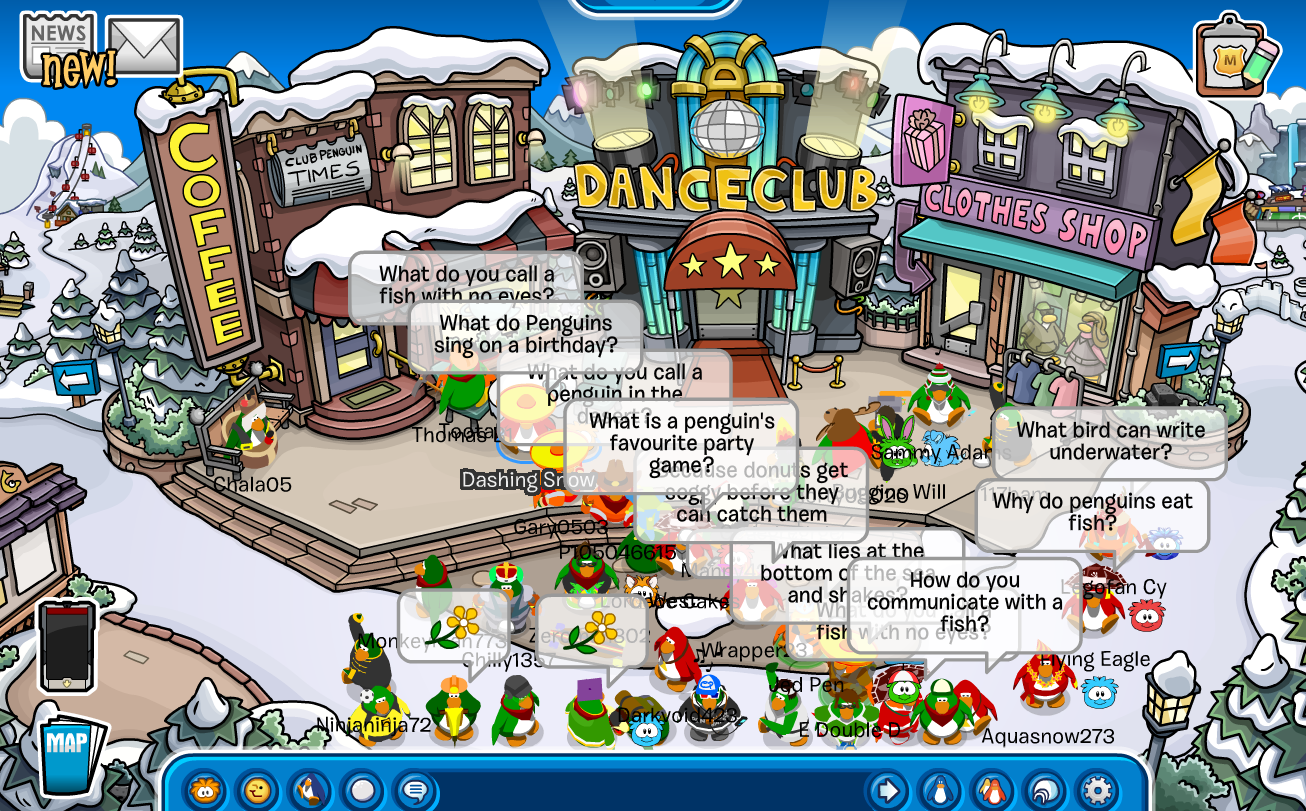The height and width of the screenshot is (811, 1306).
Task: Open the friends list with orange penguin
Action: (x=991, y=790)
